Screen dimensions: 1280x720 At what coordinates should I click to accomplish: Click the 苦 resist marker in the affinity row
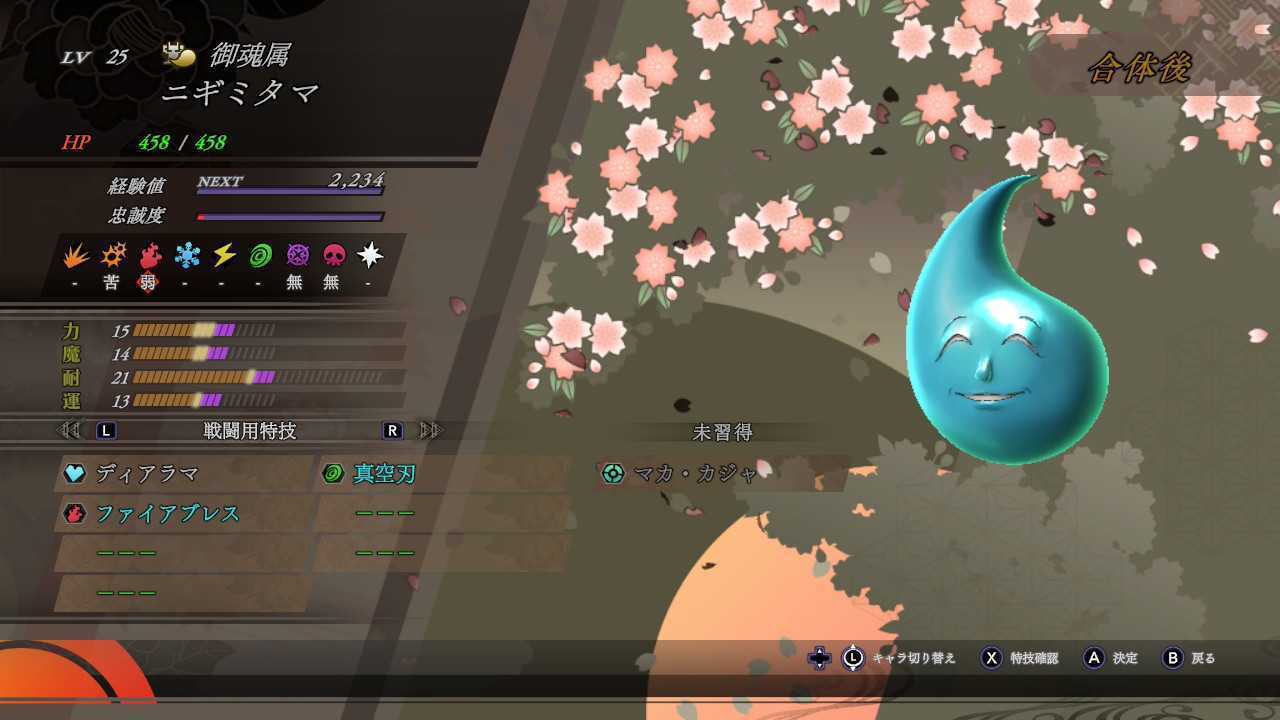click(113, 282)
